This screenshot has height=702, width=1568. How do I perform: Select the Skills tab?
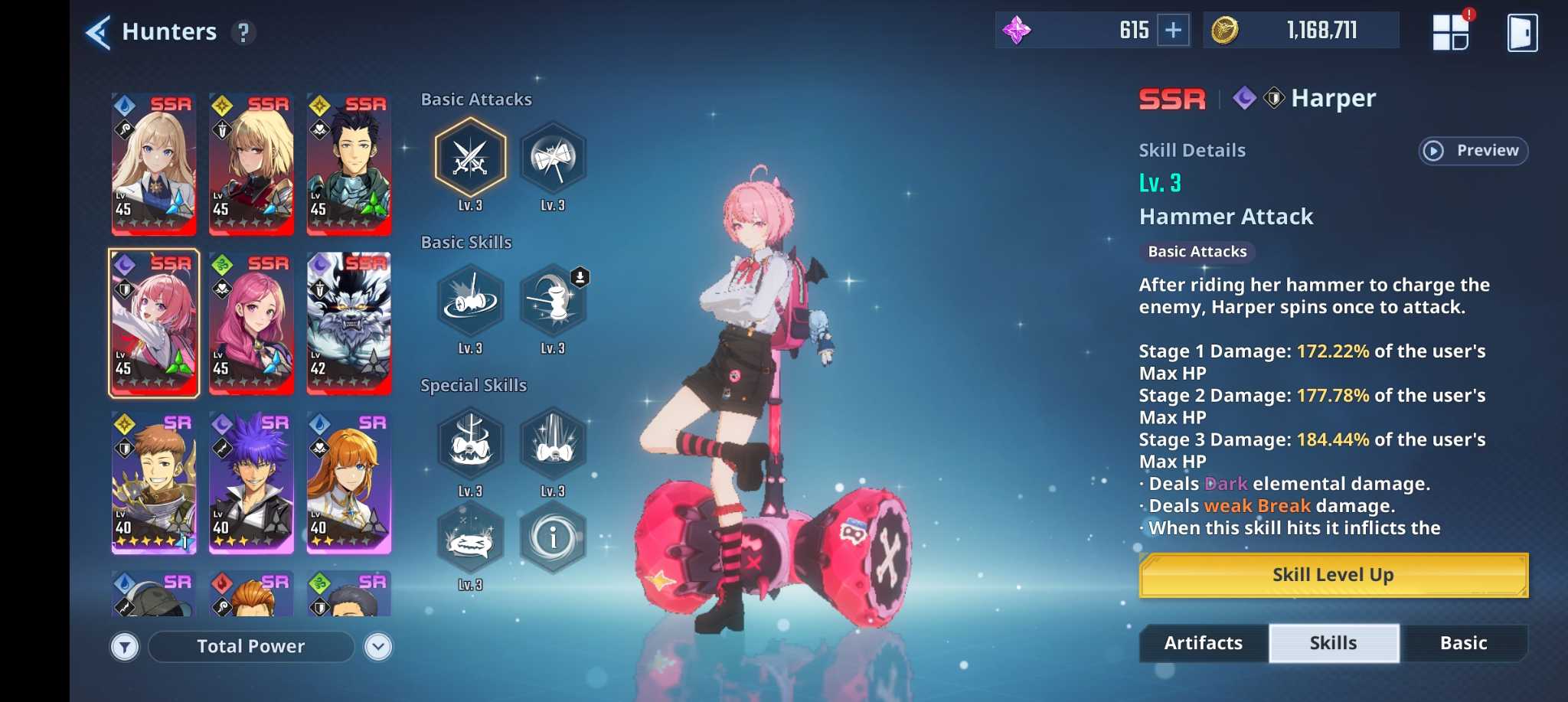pos(1333,643)
